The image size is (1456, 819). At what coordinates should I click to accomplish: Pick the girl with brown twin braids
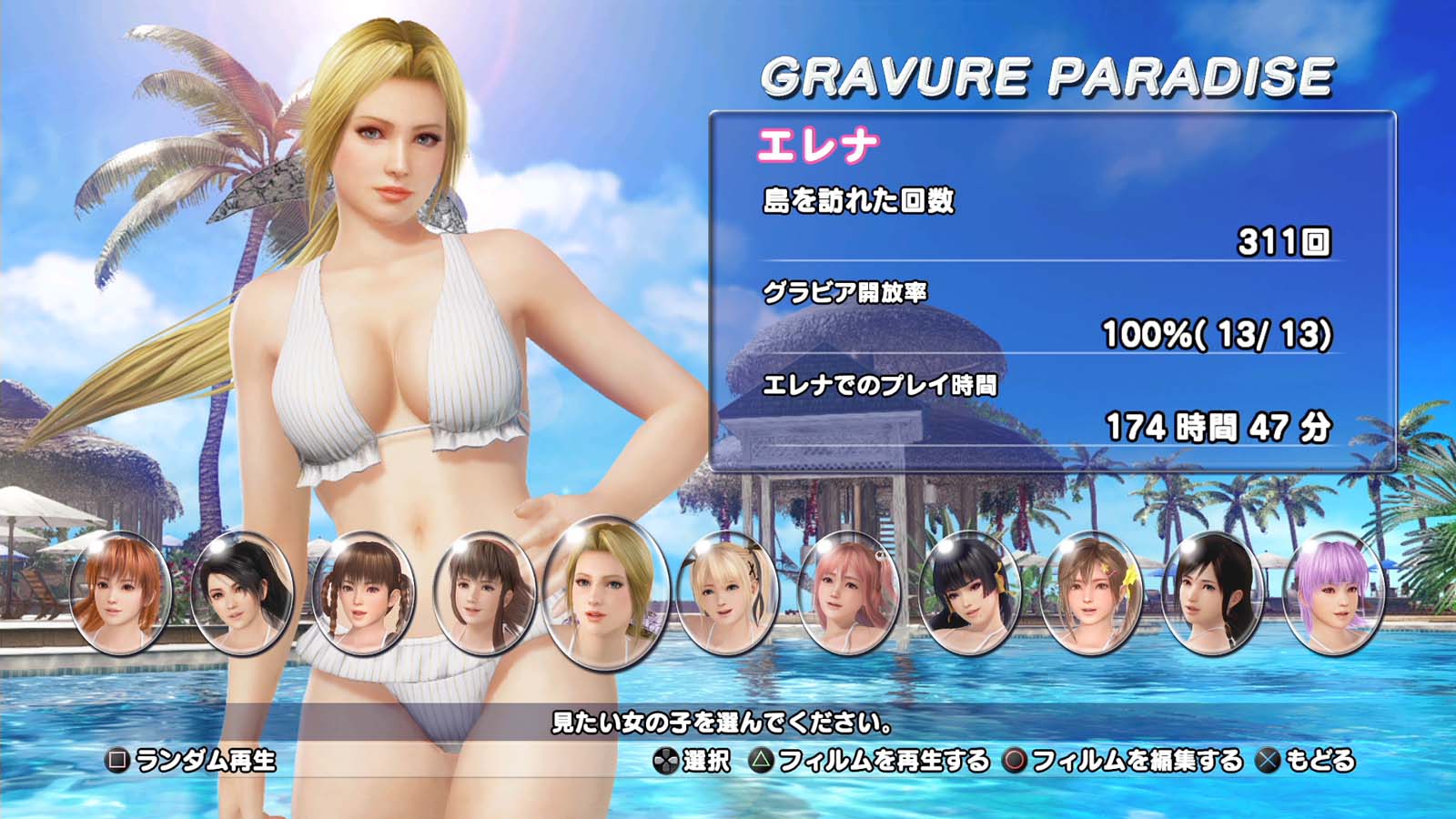tap(362, 592)
